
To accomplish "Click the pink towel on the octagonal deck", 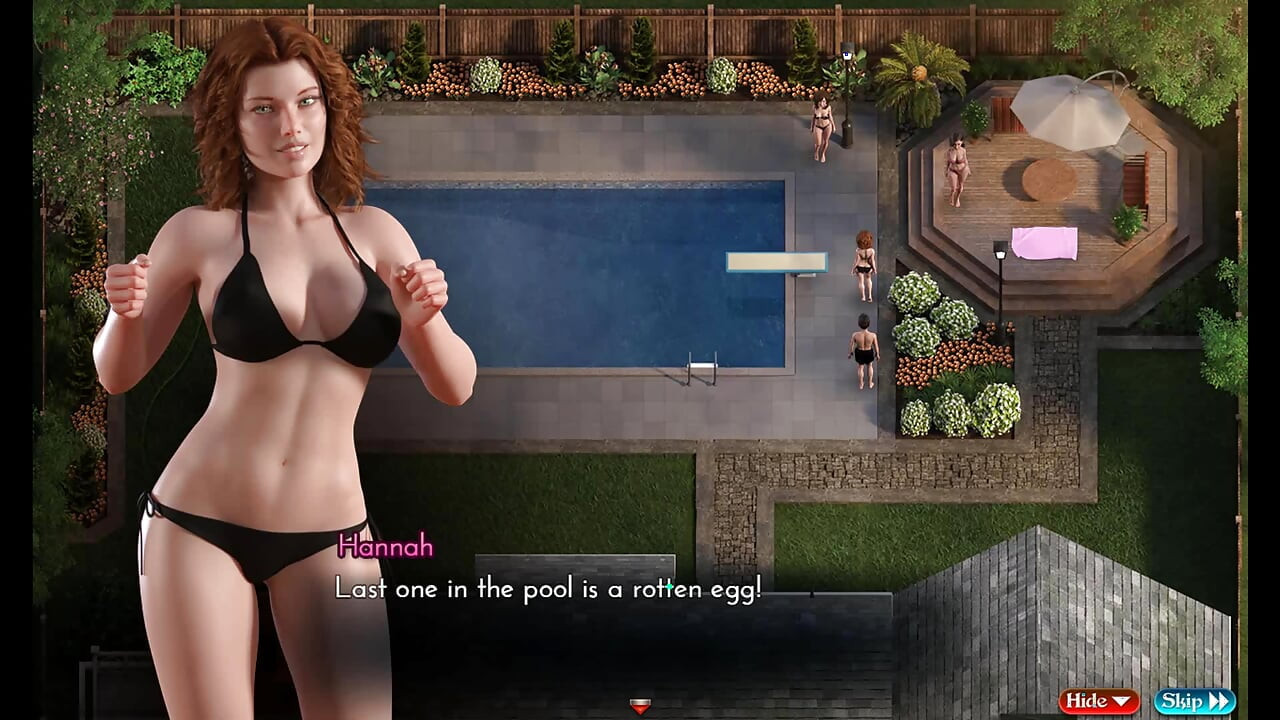I will pyautogui.click(x=1044, y=243).
